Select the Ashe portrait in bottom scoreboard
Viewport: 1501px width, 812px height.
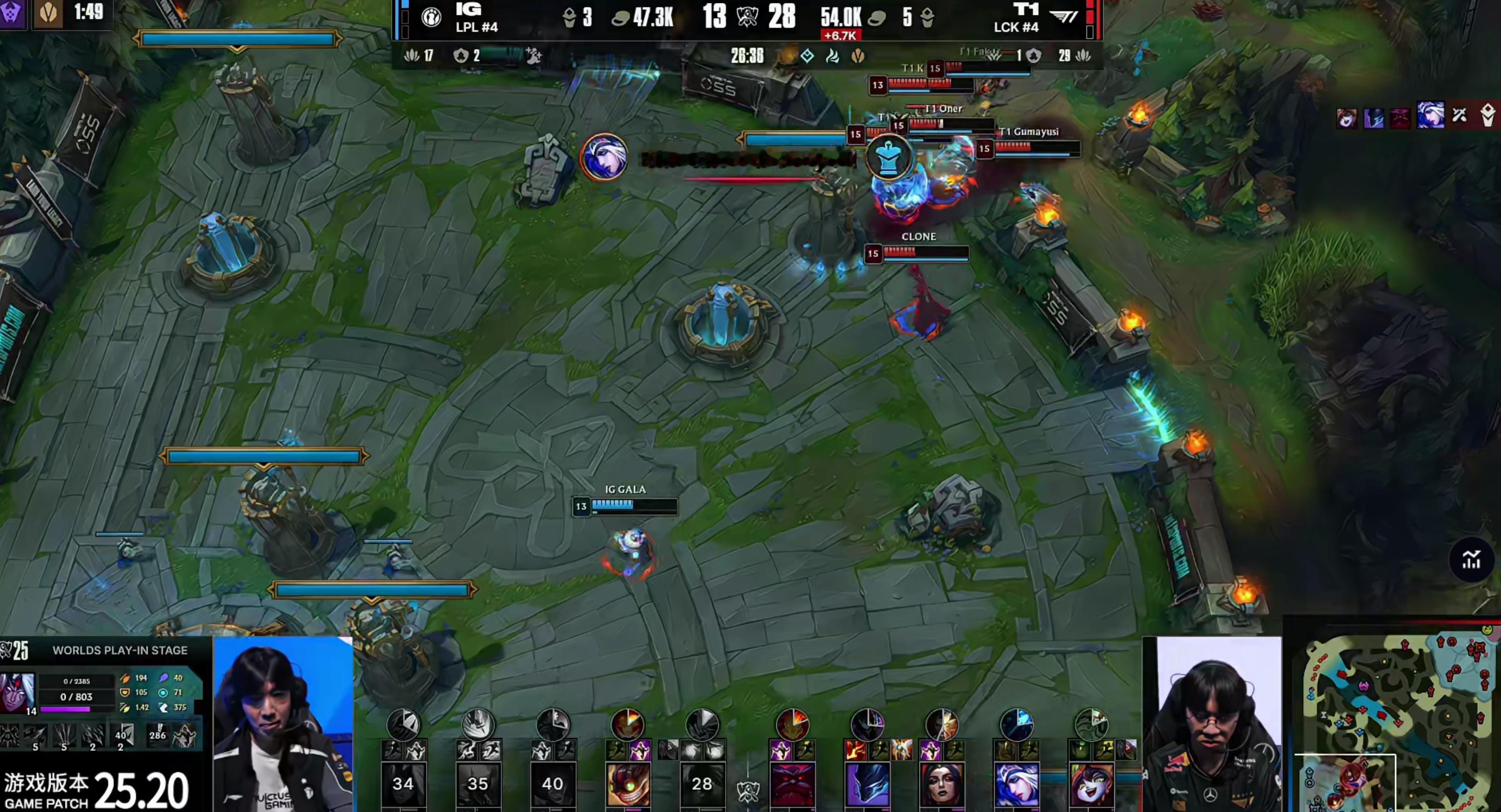(x=1016, y=784)
